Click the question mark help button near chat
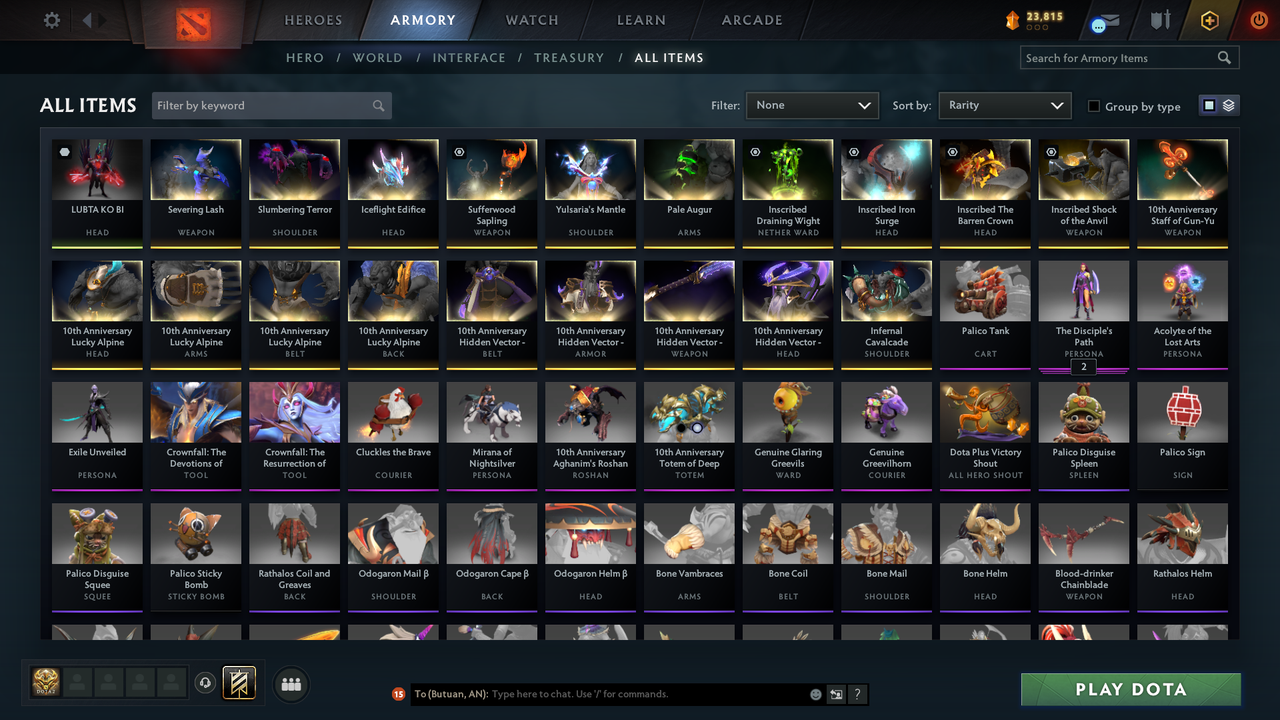The image size is (1280, 720). [x=858, y=694]
